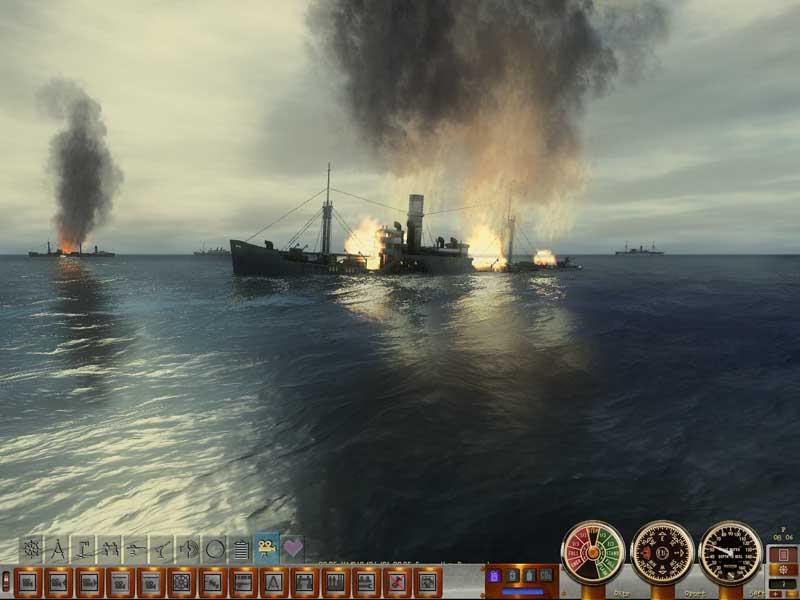Set heading on the compass dial

point(662,552)
